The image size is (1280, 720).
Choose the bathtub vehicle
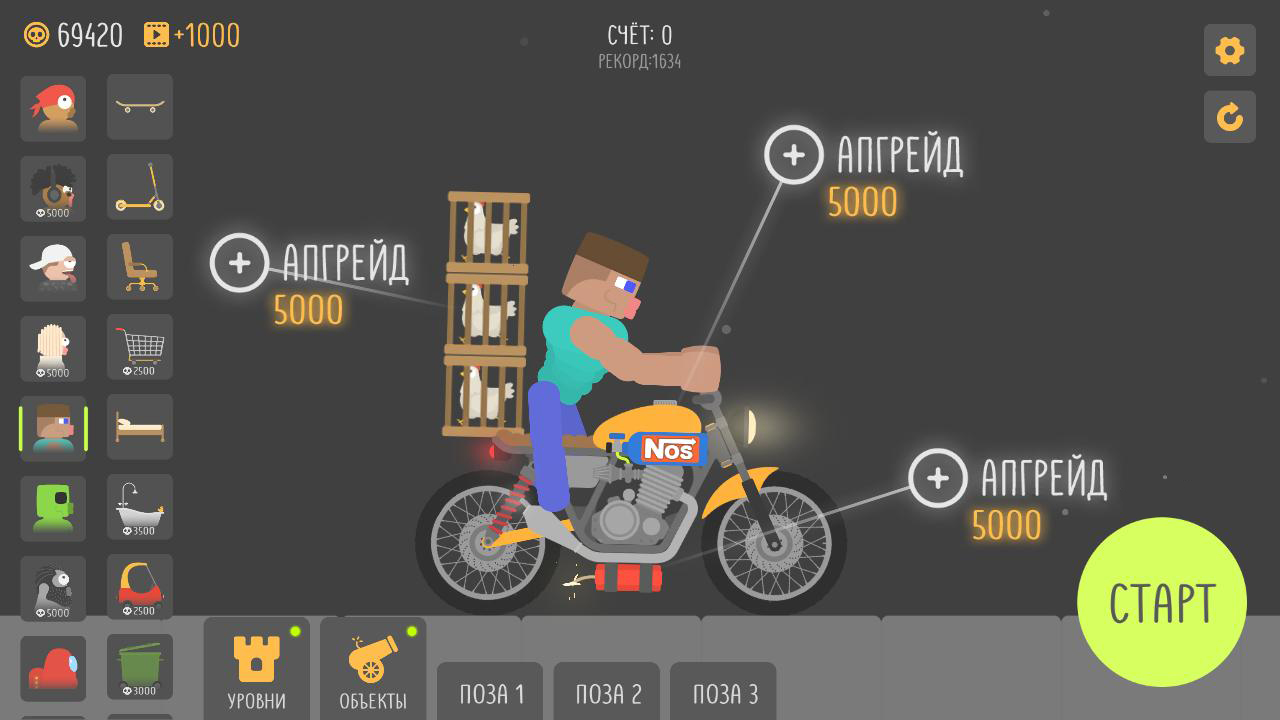coord(139,507)
